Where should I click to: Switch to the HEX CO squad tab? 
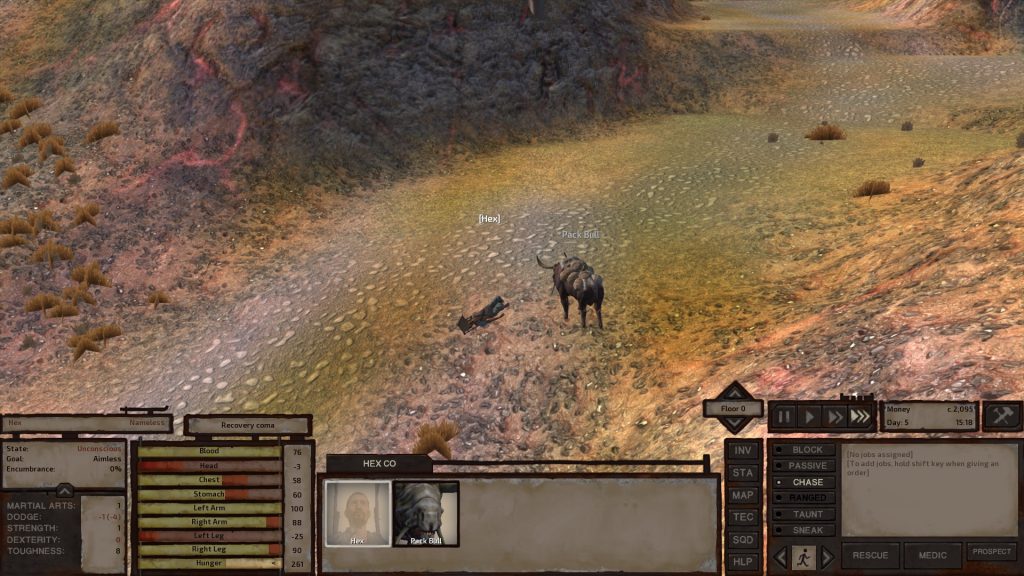[379, 464]
